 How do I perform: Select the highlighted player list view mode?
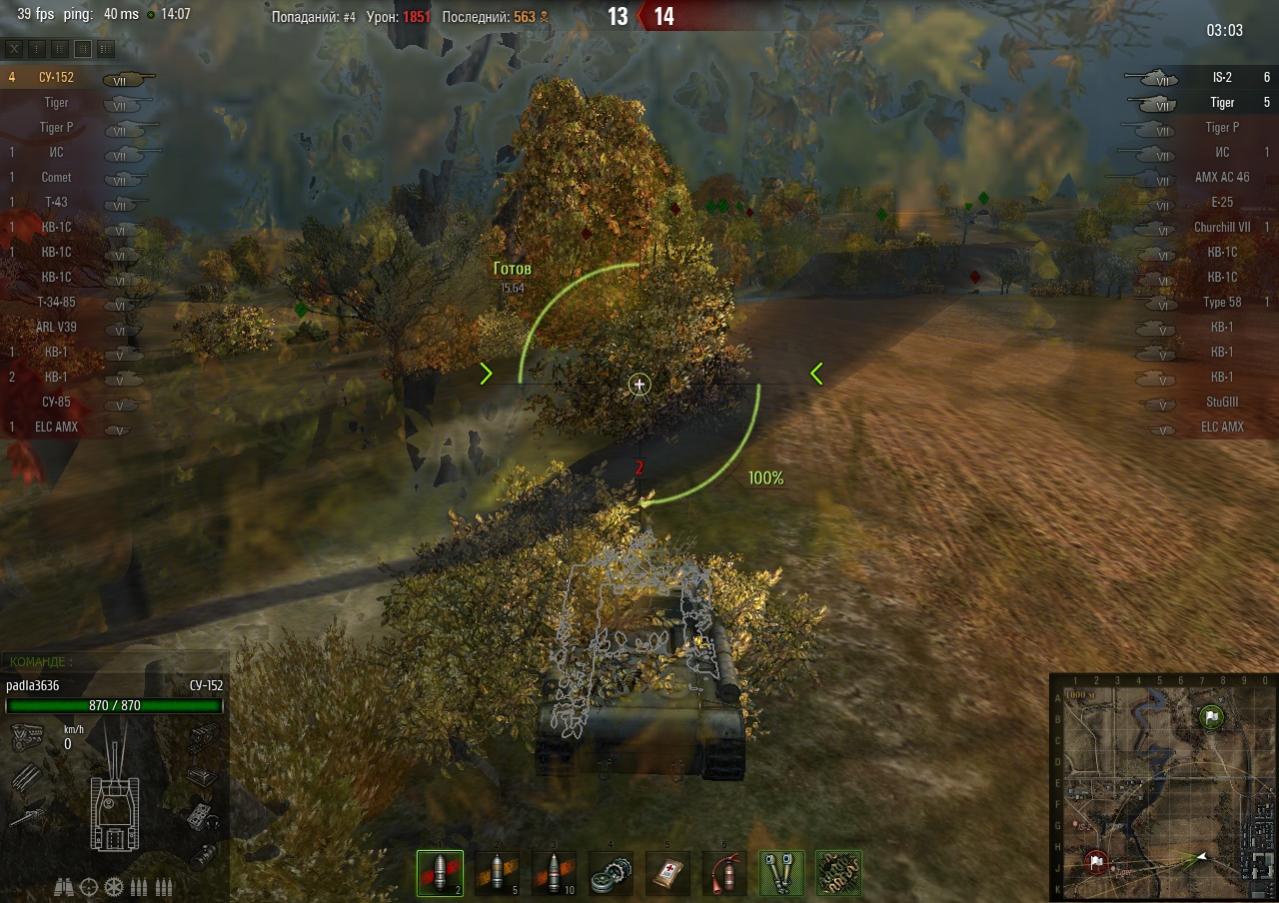click(x=83, y=48)
